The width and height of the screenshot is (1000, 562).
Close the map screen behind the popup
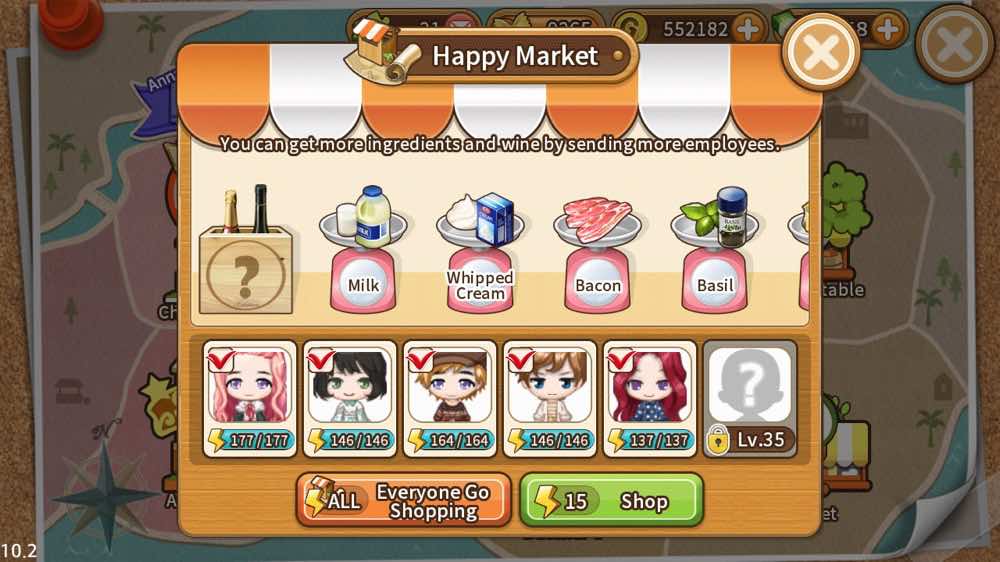[x=954, y=45]
